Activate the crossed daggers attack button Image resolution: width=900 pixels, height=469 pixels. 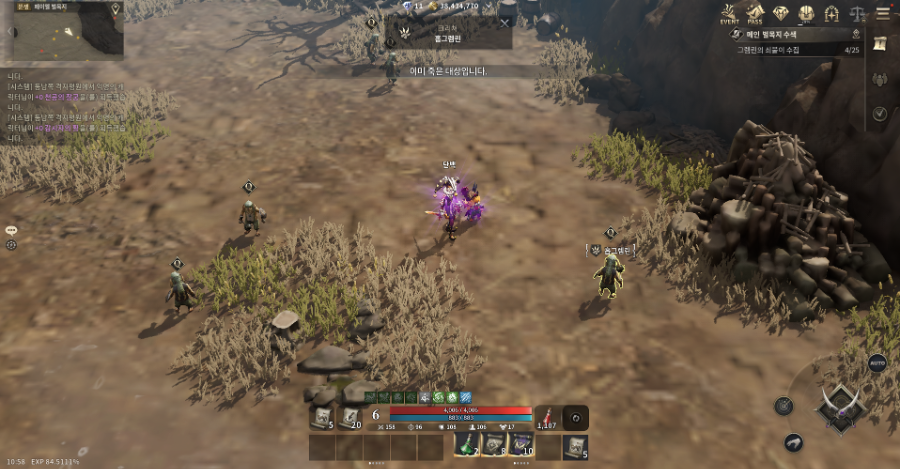838,407
